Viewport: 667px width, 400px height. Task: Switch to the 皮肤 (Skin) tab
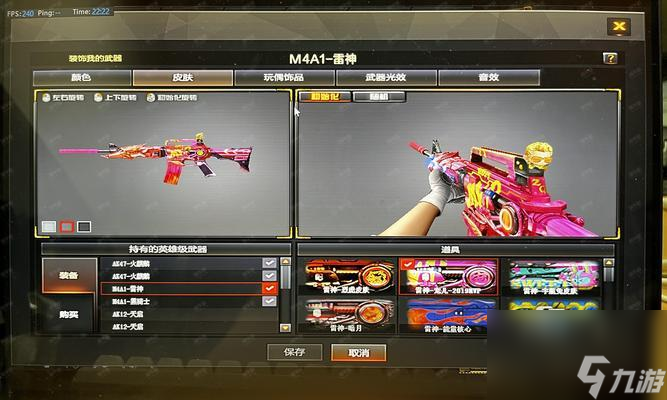[182, 77]
